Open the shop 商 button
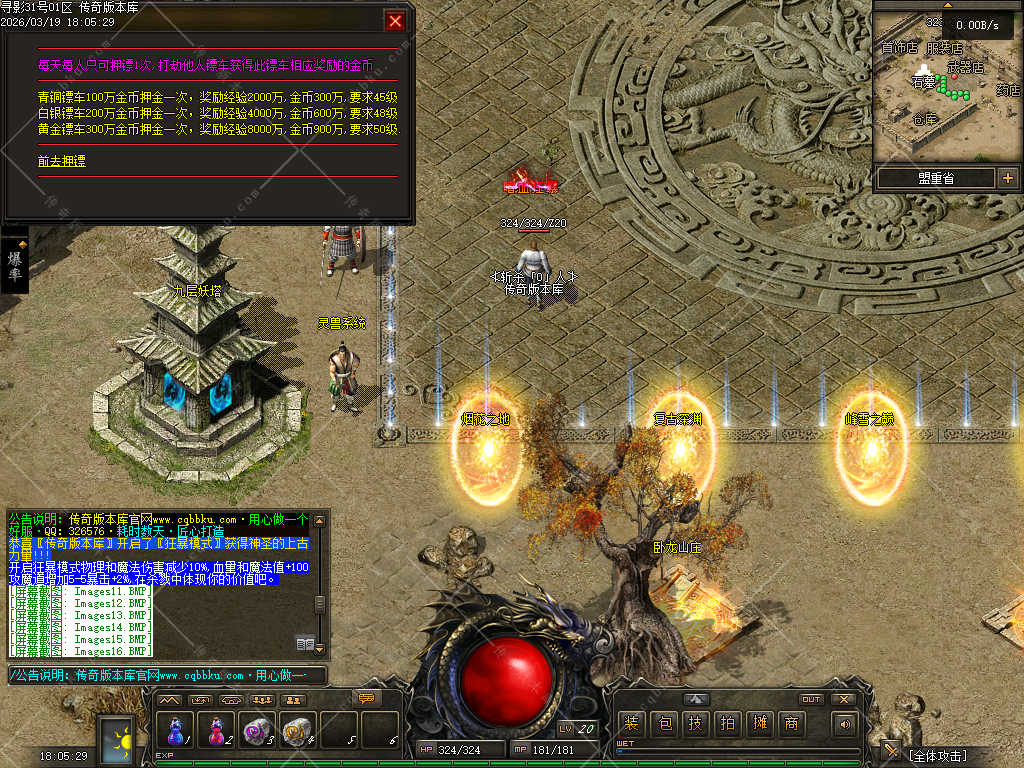This screenshot has width=1024, height=768. pyautogui.click(x=791, y=723)
